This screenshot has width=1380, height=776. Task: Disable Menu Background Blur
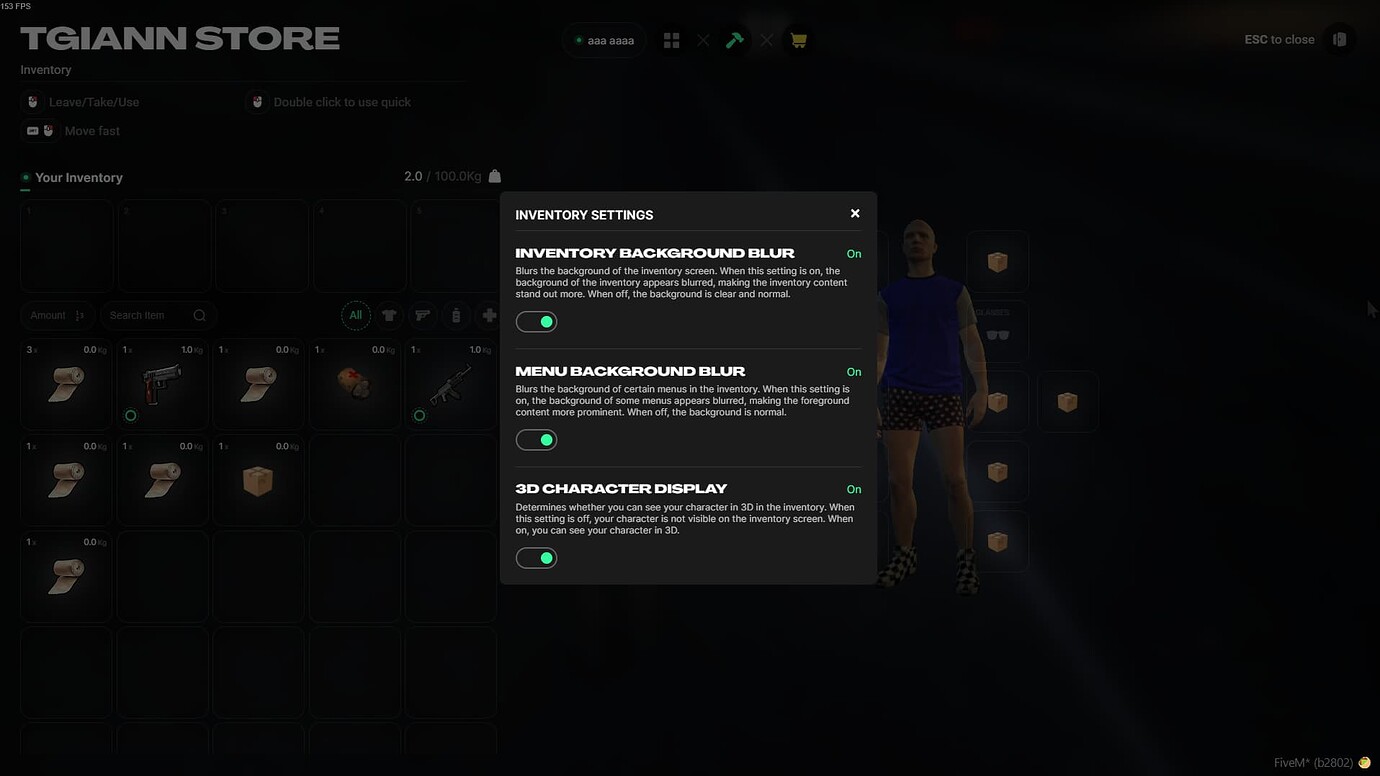536,439
